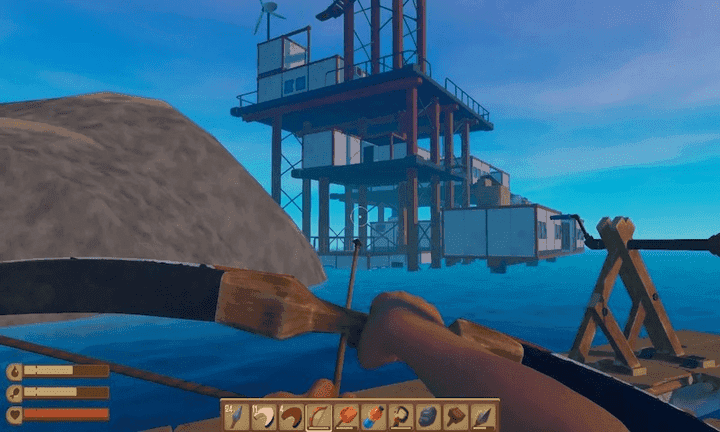Select the blue water bottle slot

[x=374, y=416]
